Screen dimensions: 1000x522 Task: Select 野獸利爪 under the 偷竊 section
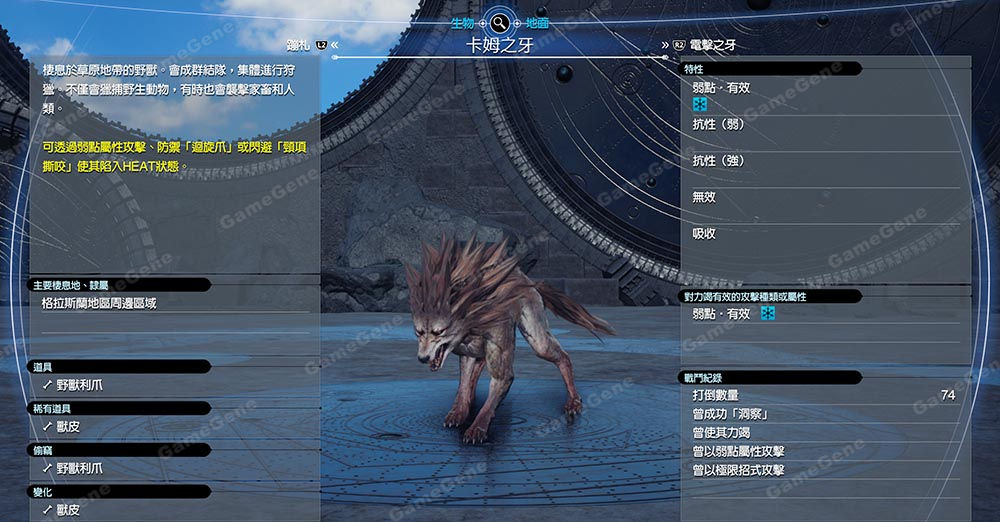coord(79,468)
